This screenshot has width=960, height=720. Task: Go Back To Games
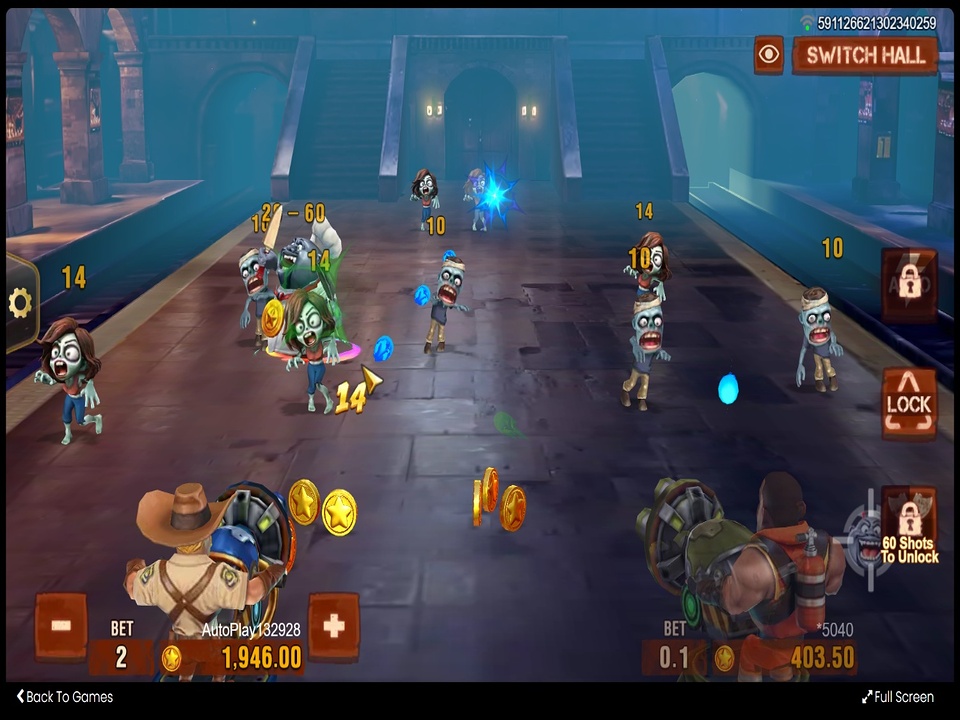point(65,697)
